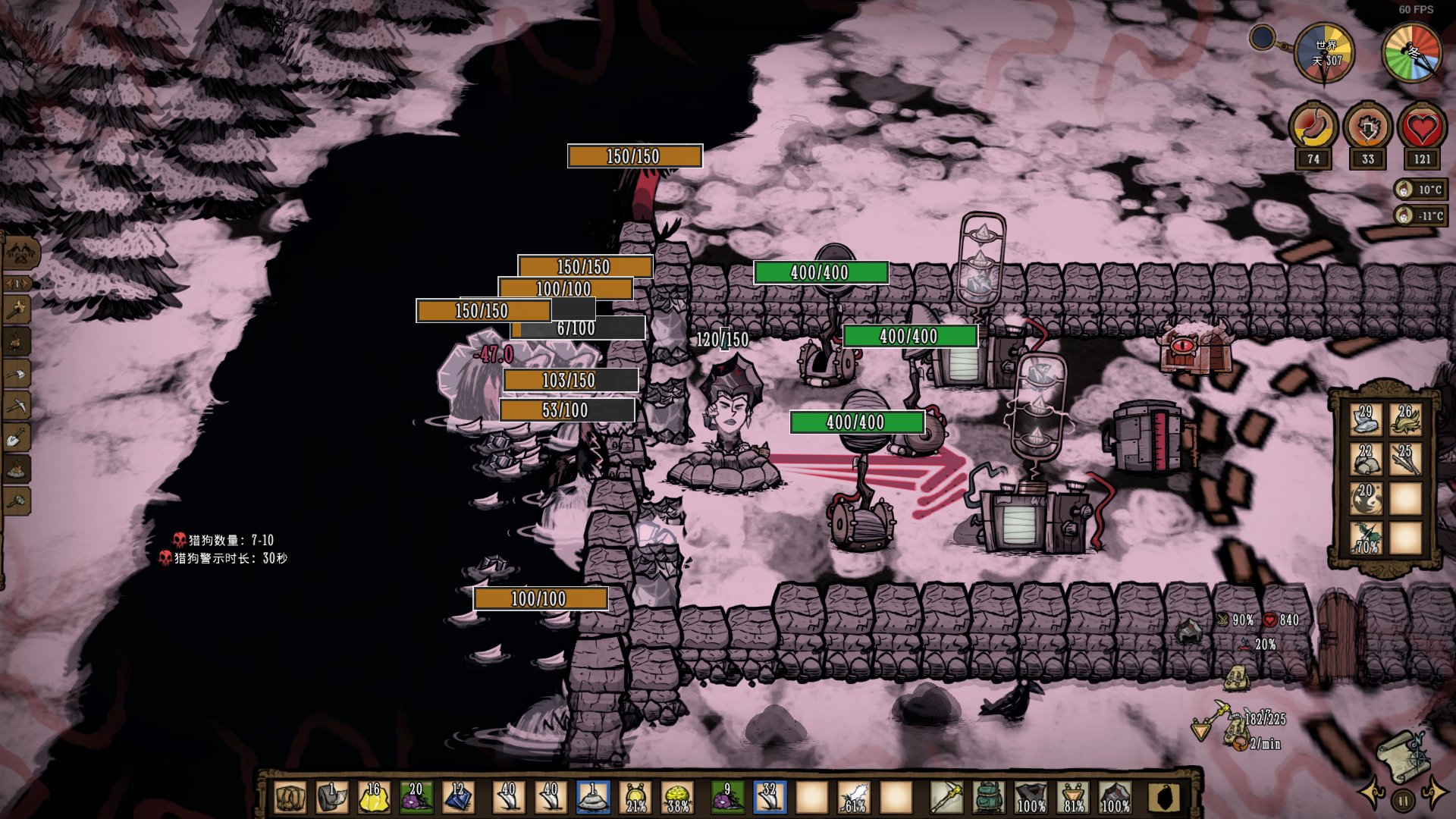
Task: Open the crafting menu tab
Action: 21,252
